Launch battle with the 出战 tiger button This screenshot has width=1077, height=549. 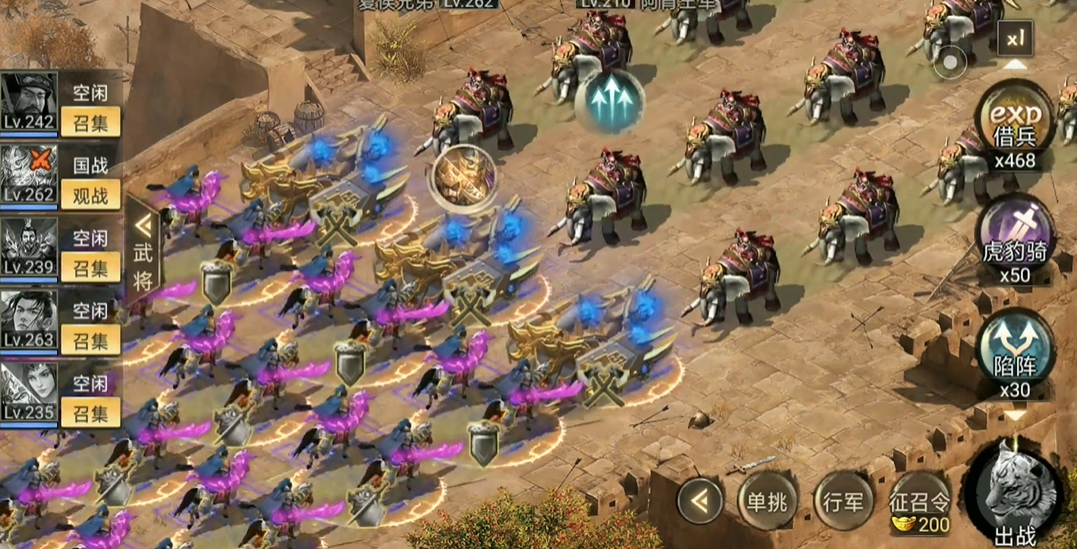1015,492
